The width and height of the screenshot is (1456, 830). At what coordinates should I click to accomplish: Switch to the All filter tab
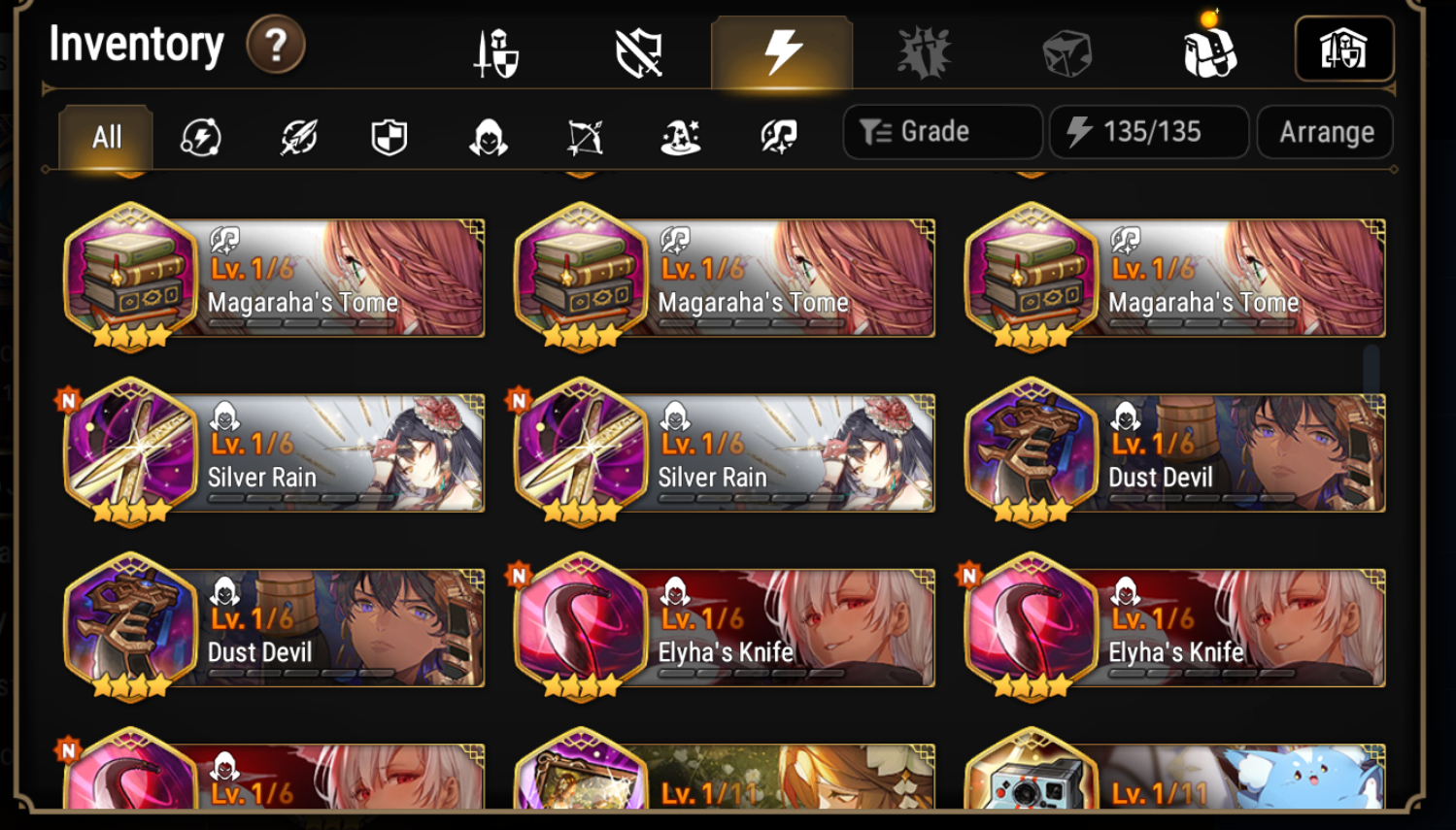104,137
